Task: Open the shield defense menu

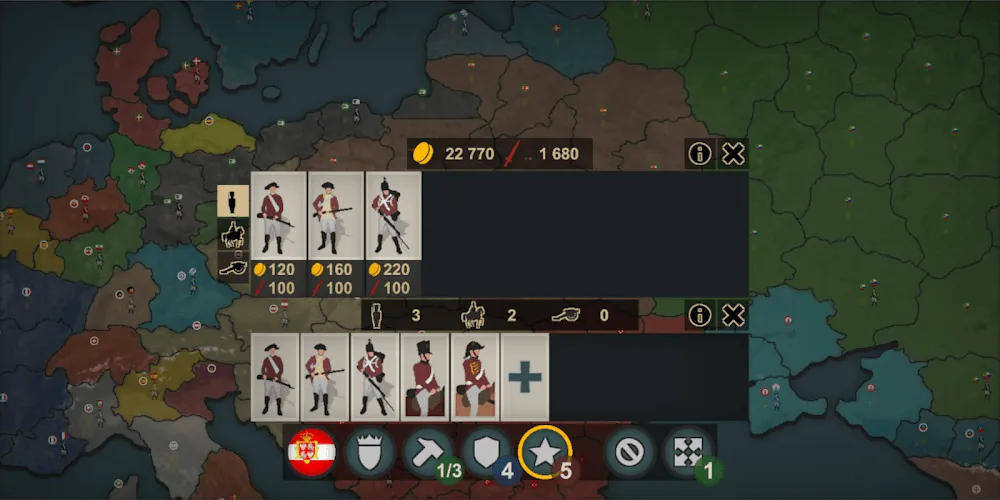Action: coord(486,453)
